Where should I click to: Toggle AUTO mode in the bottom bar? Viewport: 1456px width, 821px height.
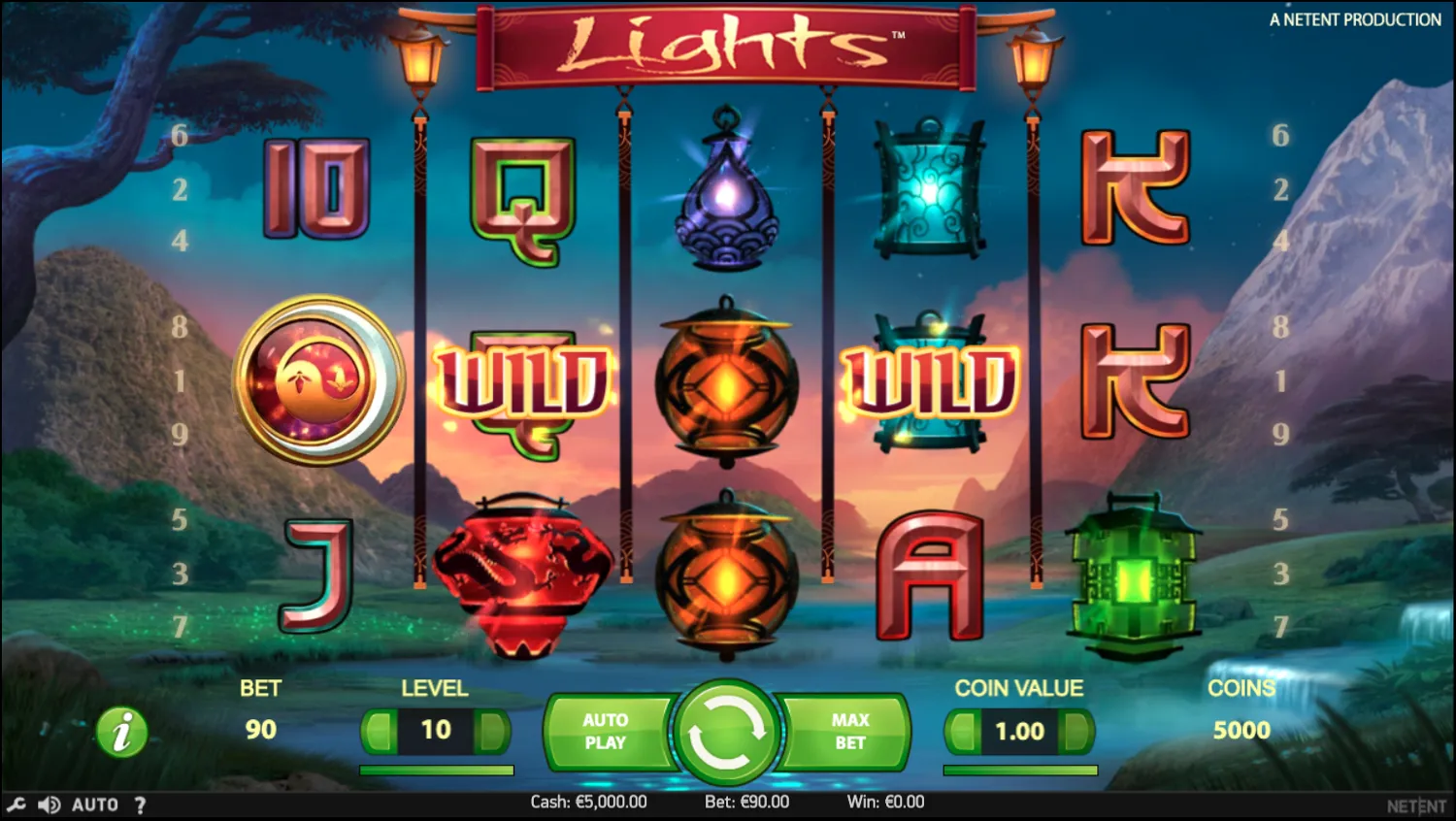click(94, 804)
